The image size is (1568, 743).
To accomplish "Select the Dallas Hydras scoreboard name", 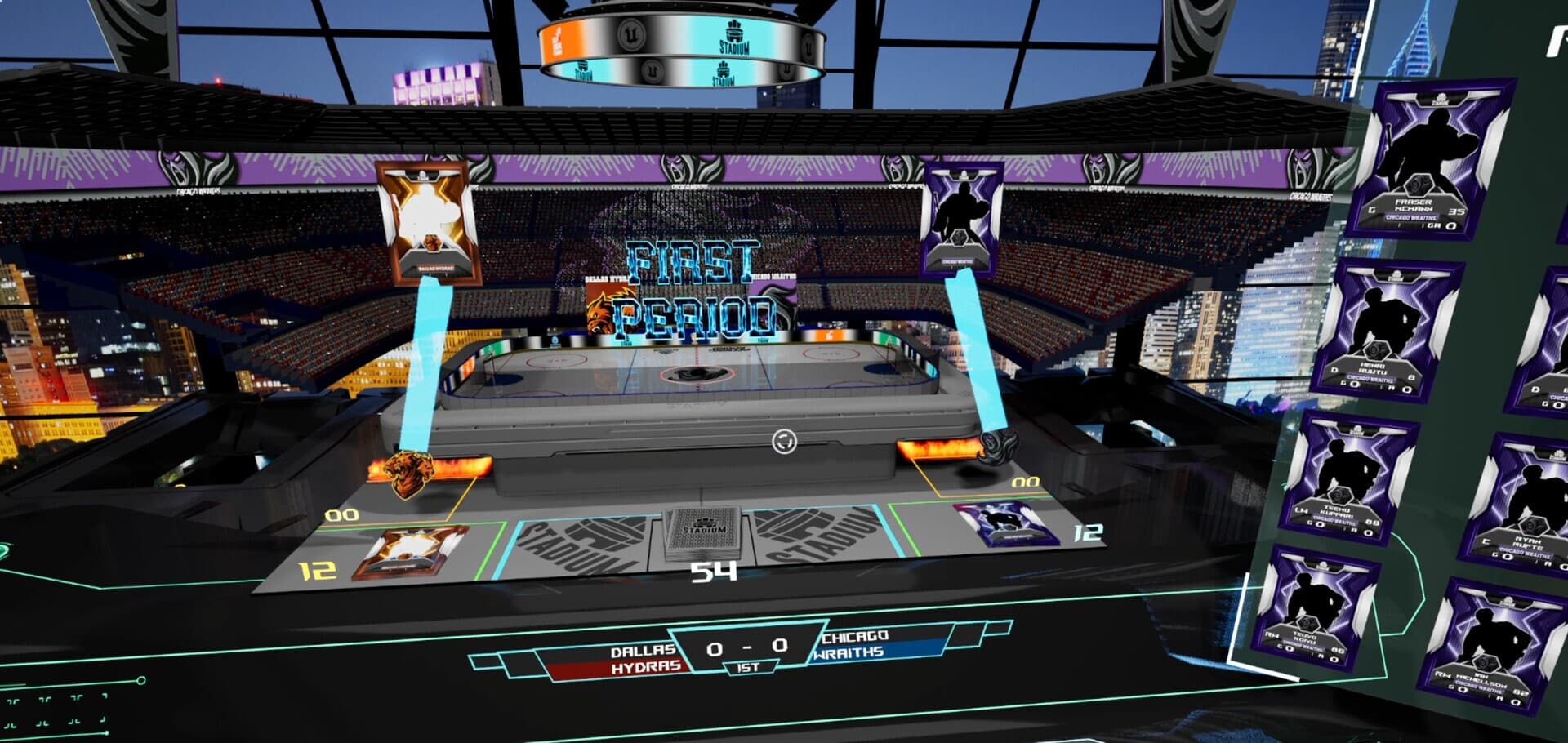I will pos(644,659).
